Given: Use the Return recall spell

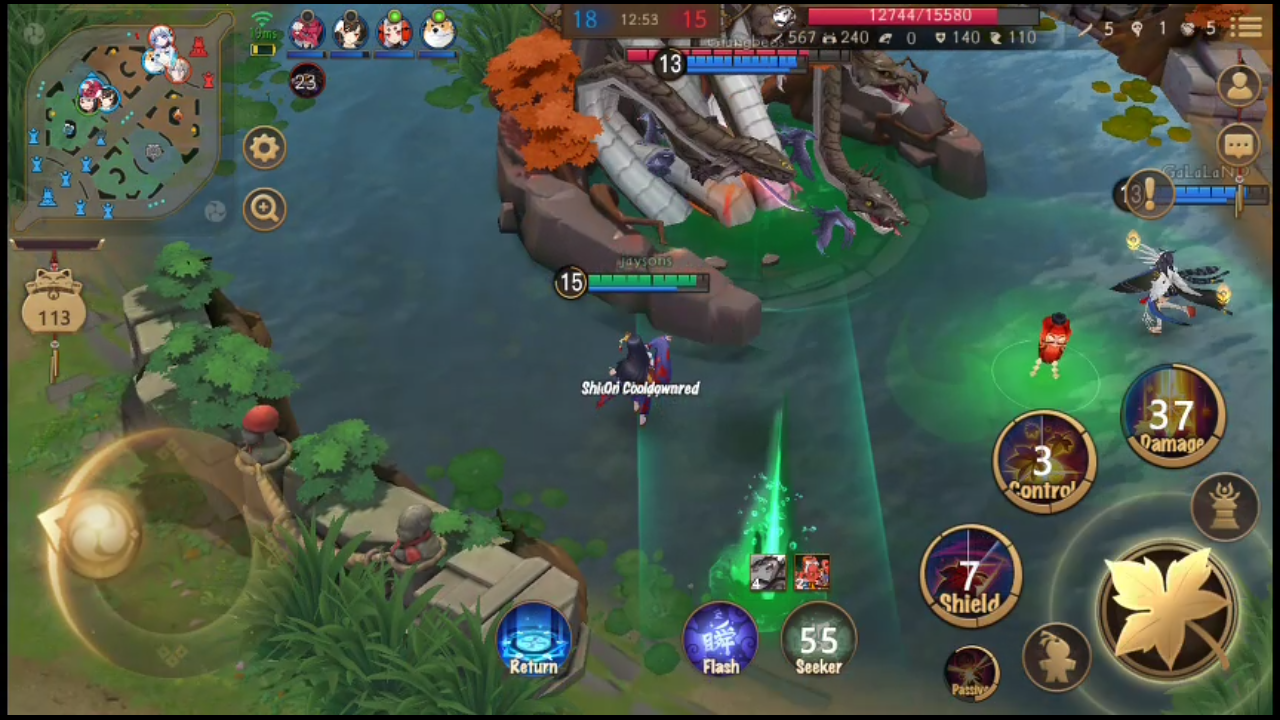Looking at the screenshot, I should 534,638.
